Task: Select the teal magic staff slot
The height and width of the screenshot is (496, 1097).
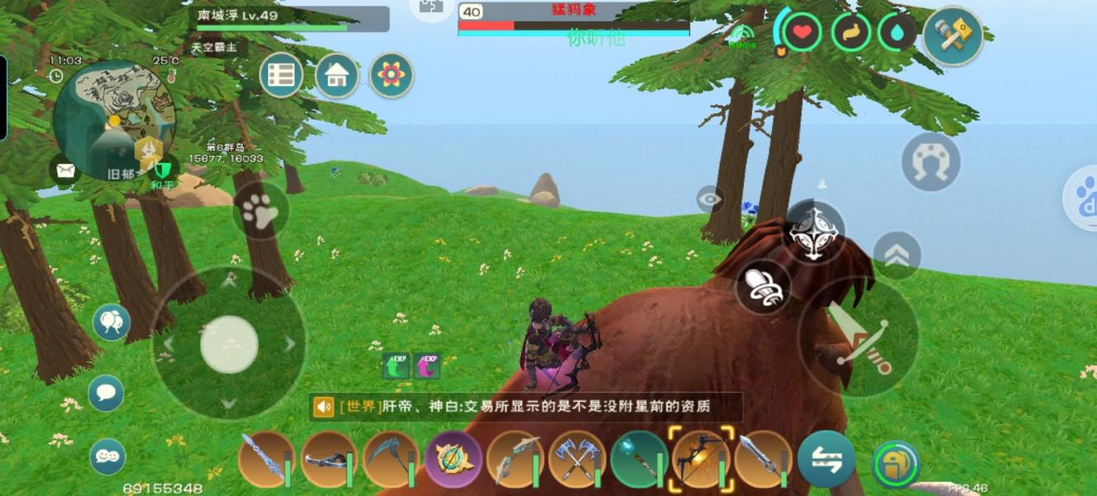Action: tap(639, 460)
